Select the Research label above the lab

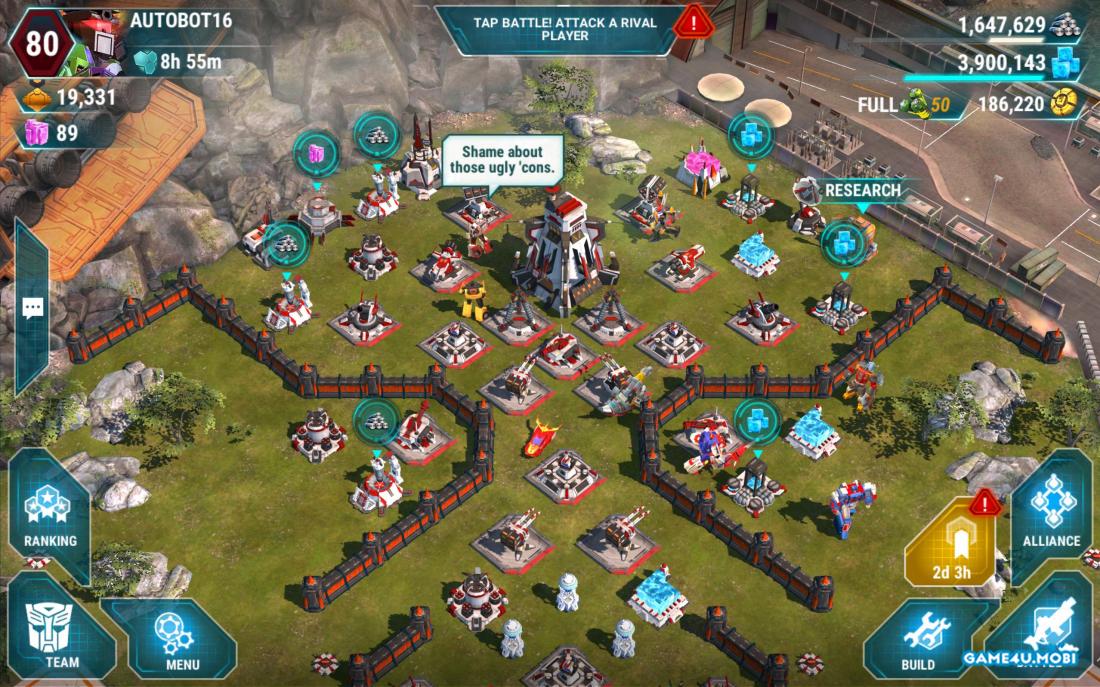[x=862, y=190]
